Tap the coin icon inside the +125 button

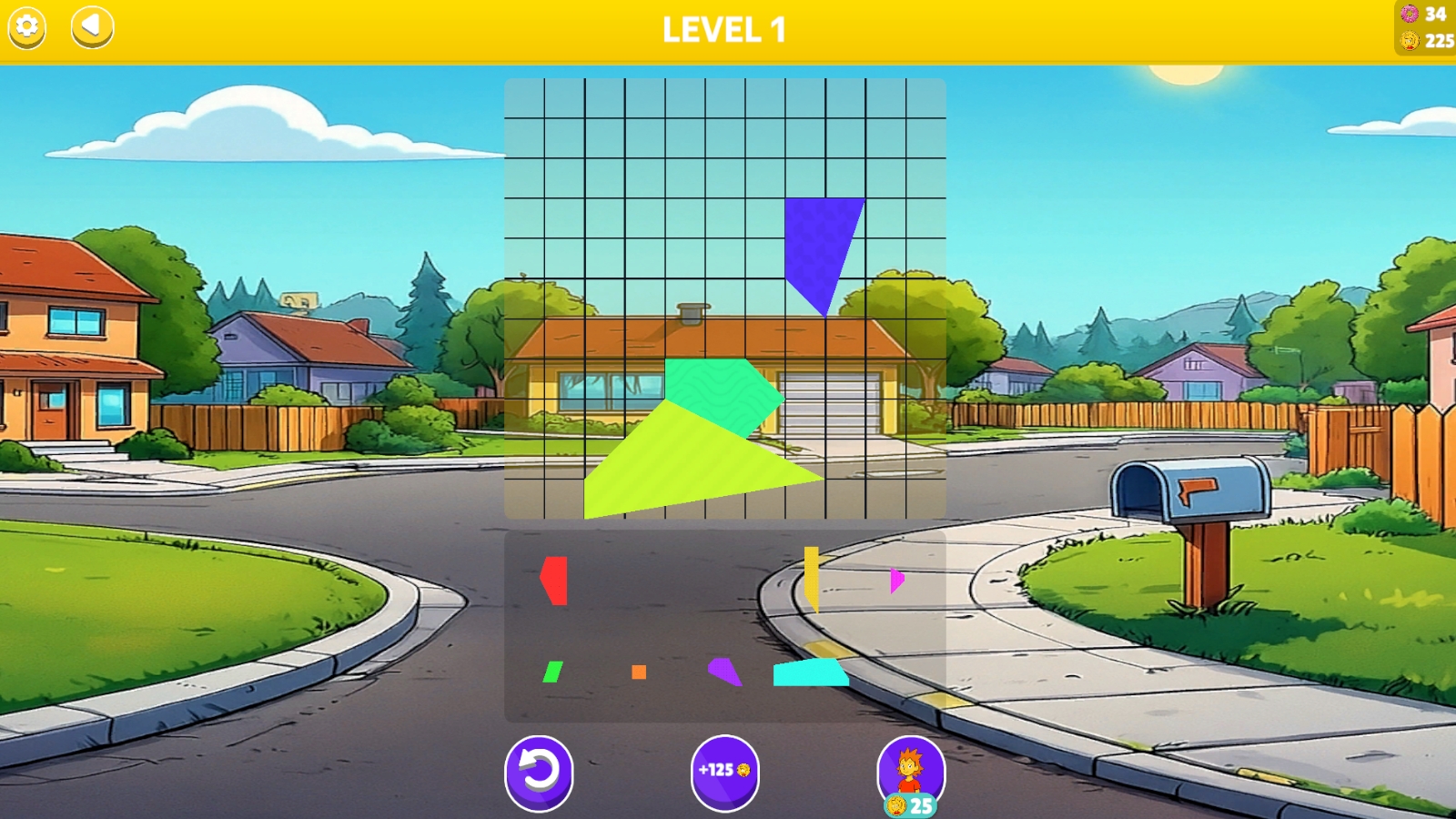click(x=742, y=770)
